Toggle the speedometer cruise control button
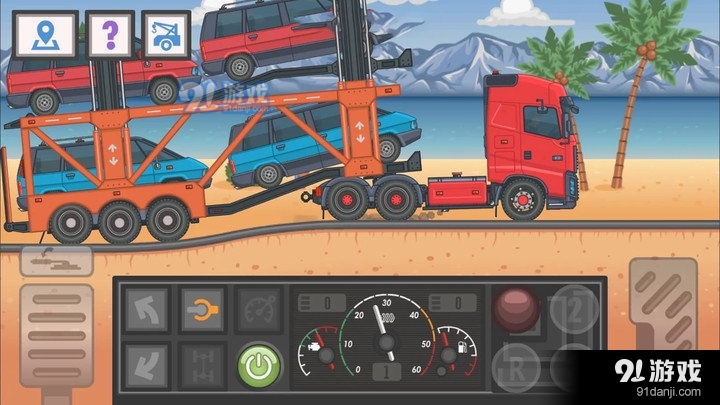The width and height of the screenshot is (720, 405). click(x=257, y=310)
